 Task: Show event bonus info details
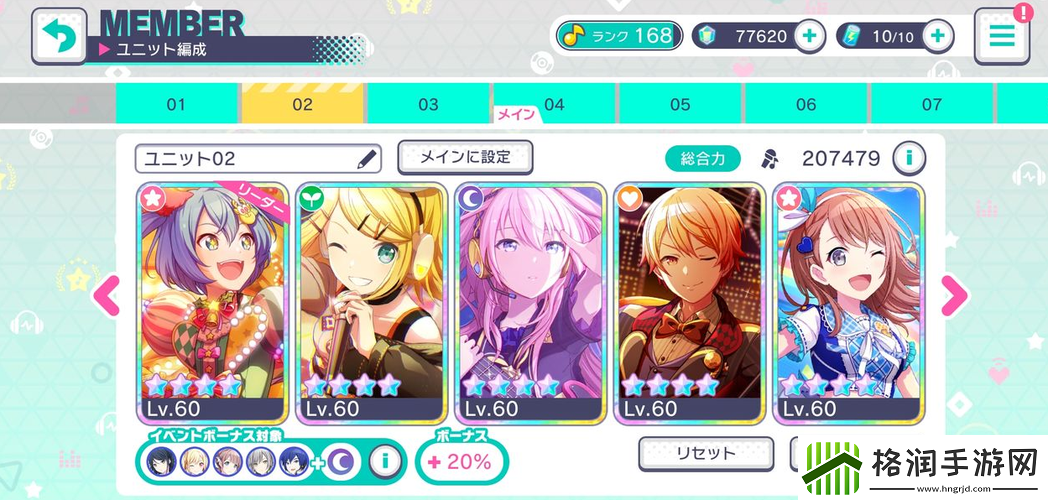click(385, 460)
